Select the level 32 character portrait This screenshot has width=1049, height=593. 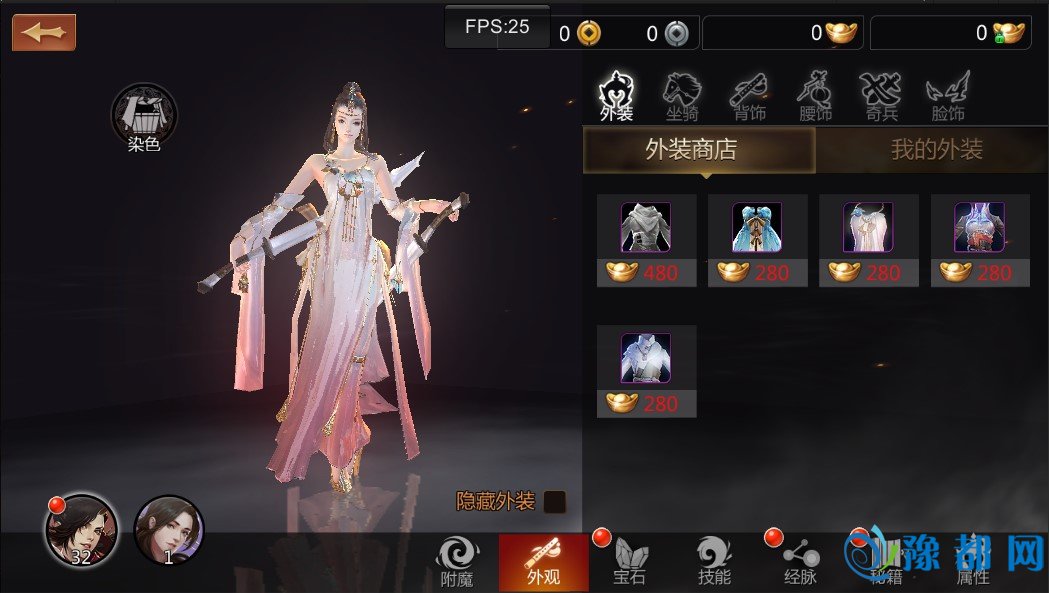click(81, 530)
